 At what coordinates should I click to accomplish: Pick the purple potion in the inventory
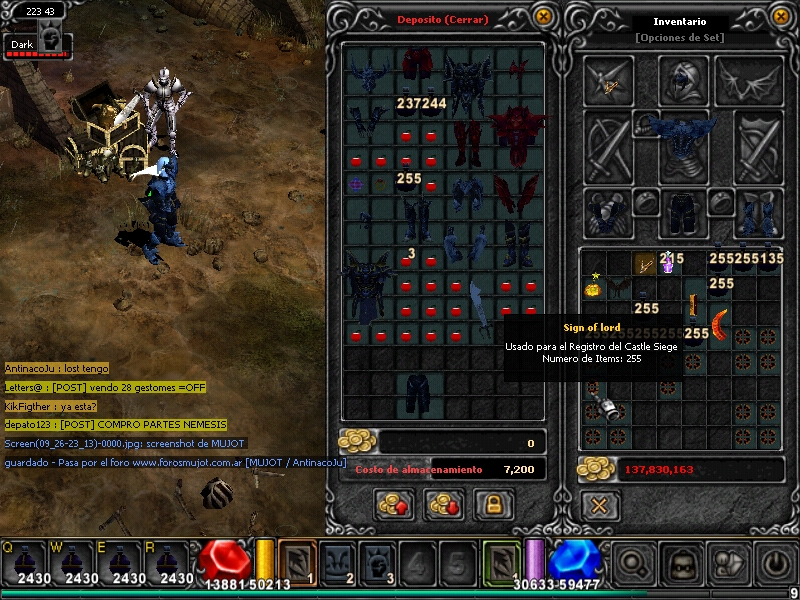pos(668,264)
